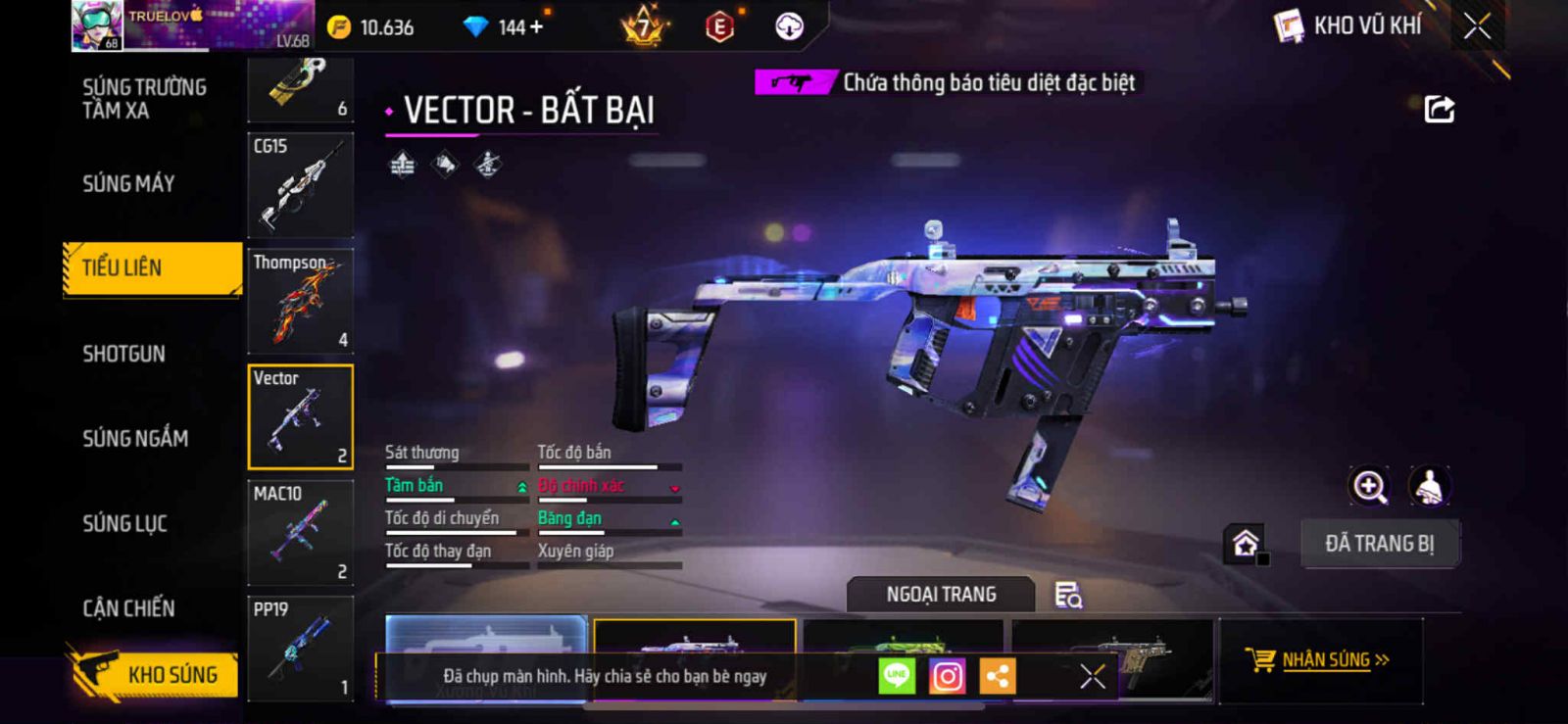Choose the MAC10 weapon tile
This screenshot has height=724, width=1568.
coord(300,532)
